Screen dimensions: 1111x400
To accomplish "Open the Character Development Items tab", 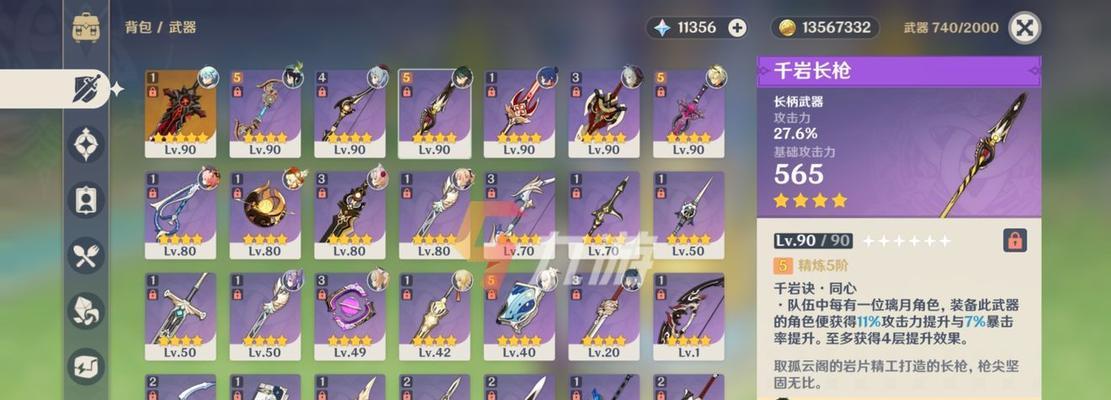I will (86, 199).
